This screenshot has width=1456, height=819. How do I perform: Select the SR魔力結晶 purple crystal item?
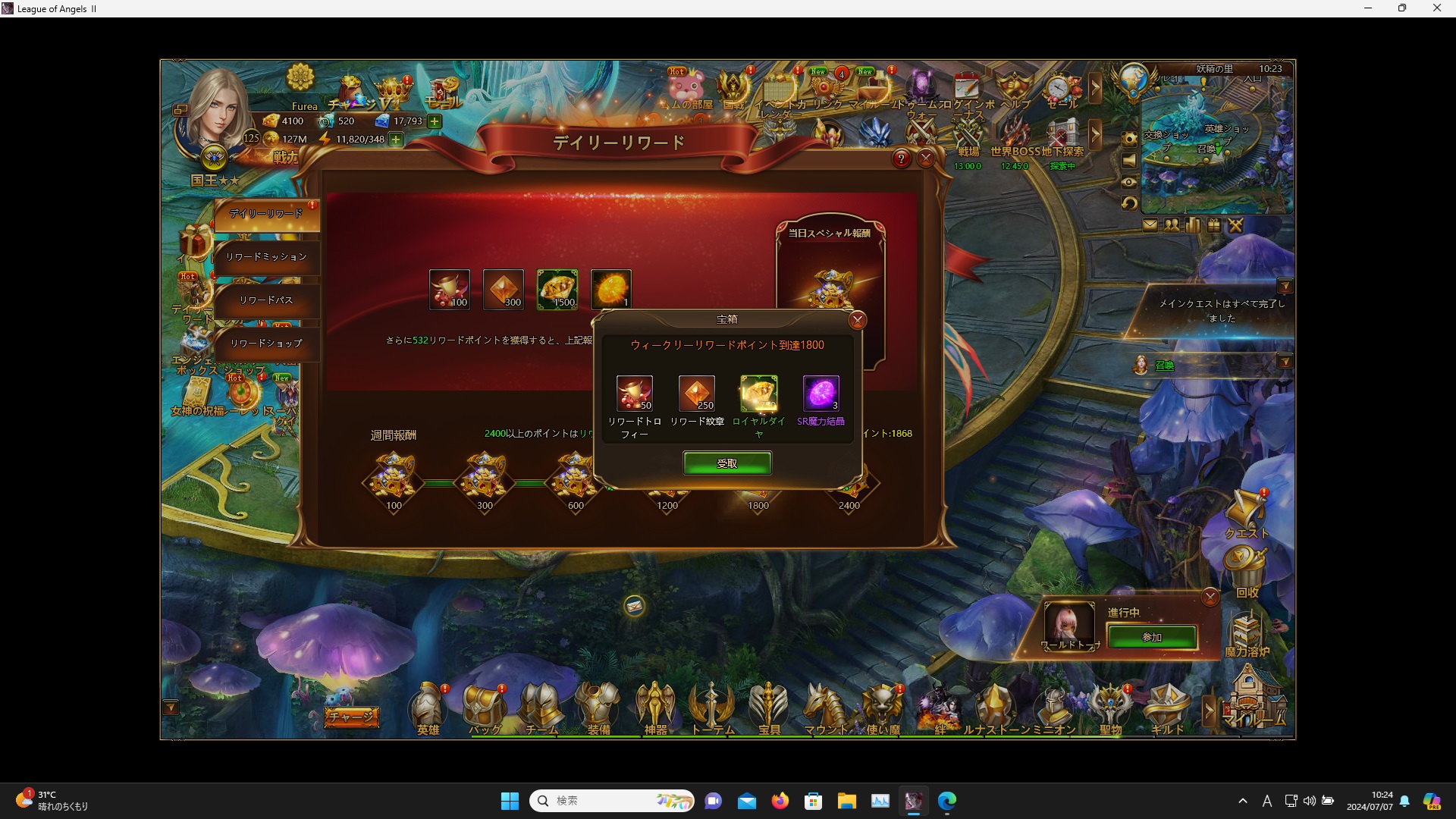(821, 394)
